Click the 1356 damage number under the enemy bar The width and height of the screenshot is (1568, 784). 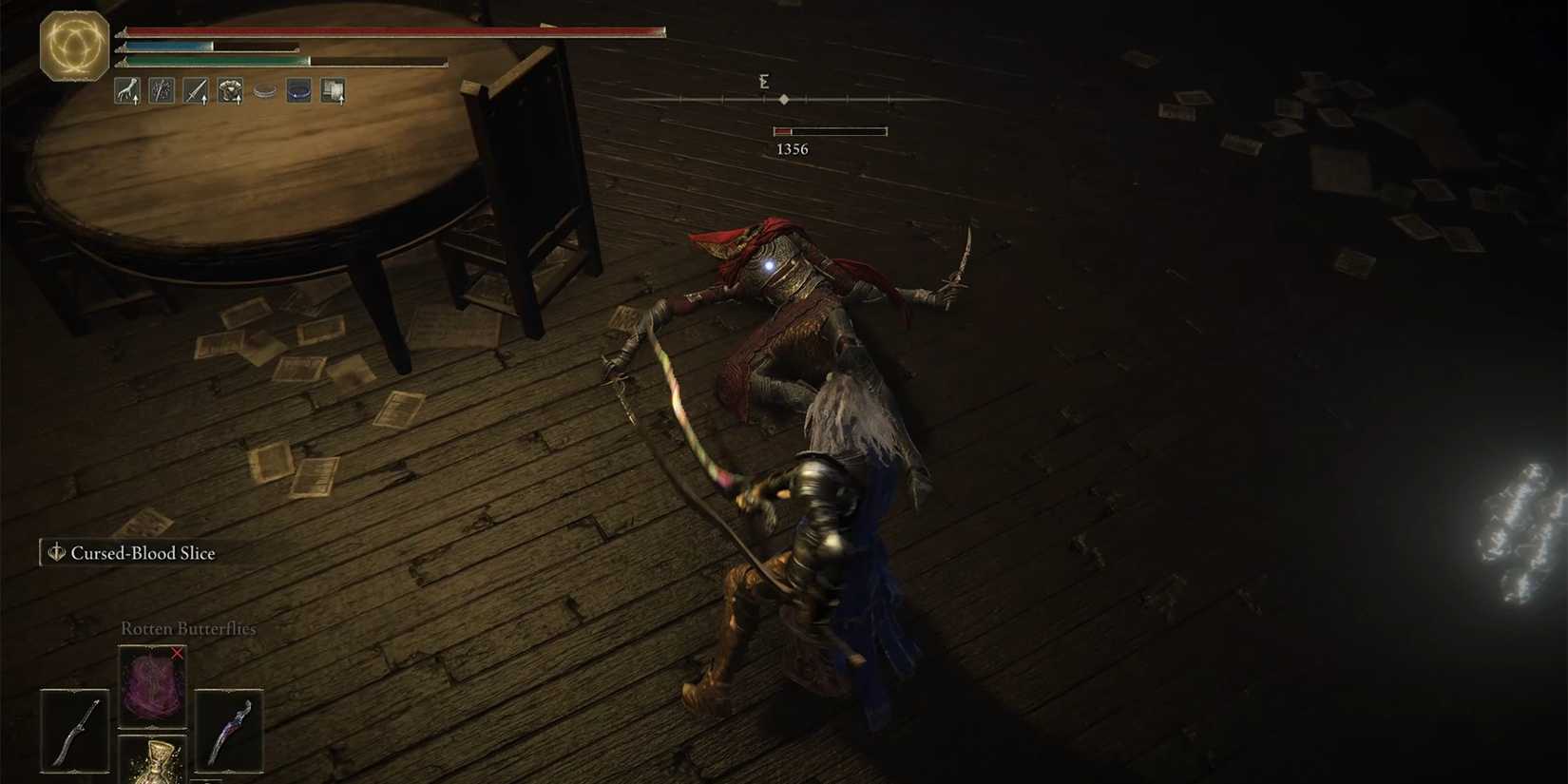click(793, 148)
